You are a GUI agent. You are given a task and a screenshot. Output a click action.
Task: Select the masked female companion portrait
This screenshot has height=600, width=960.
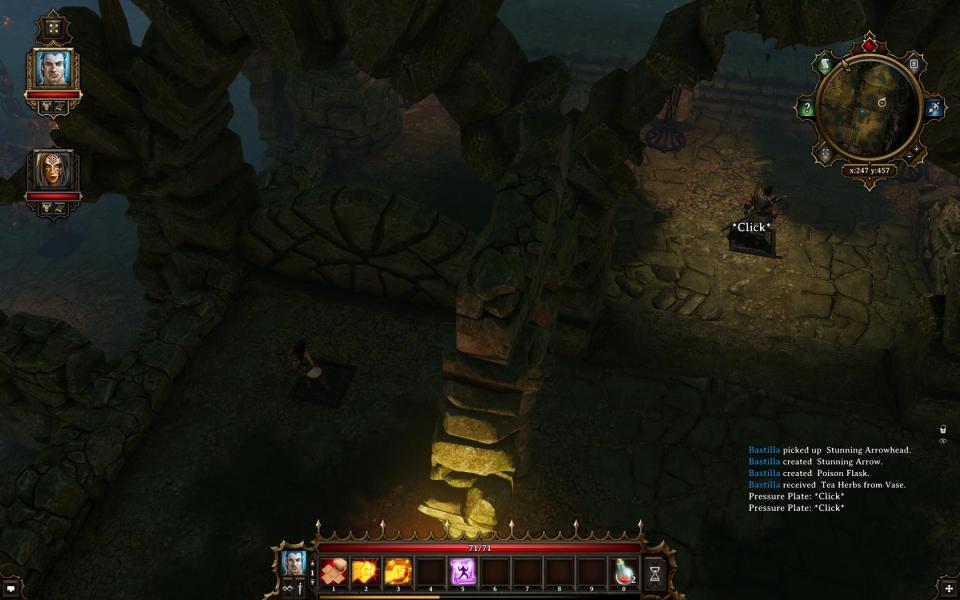click(52, 170)
